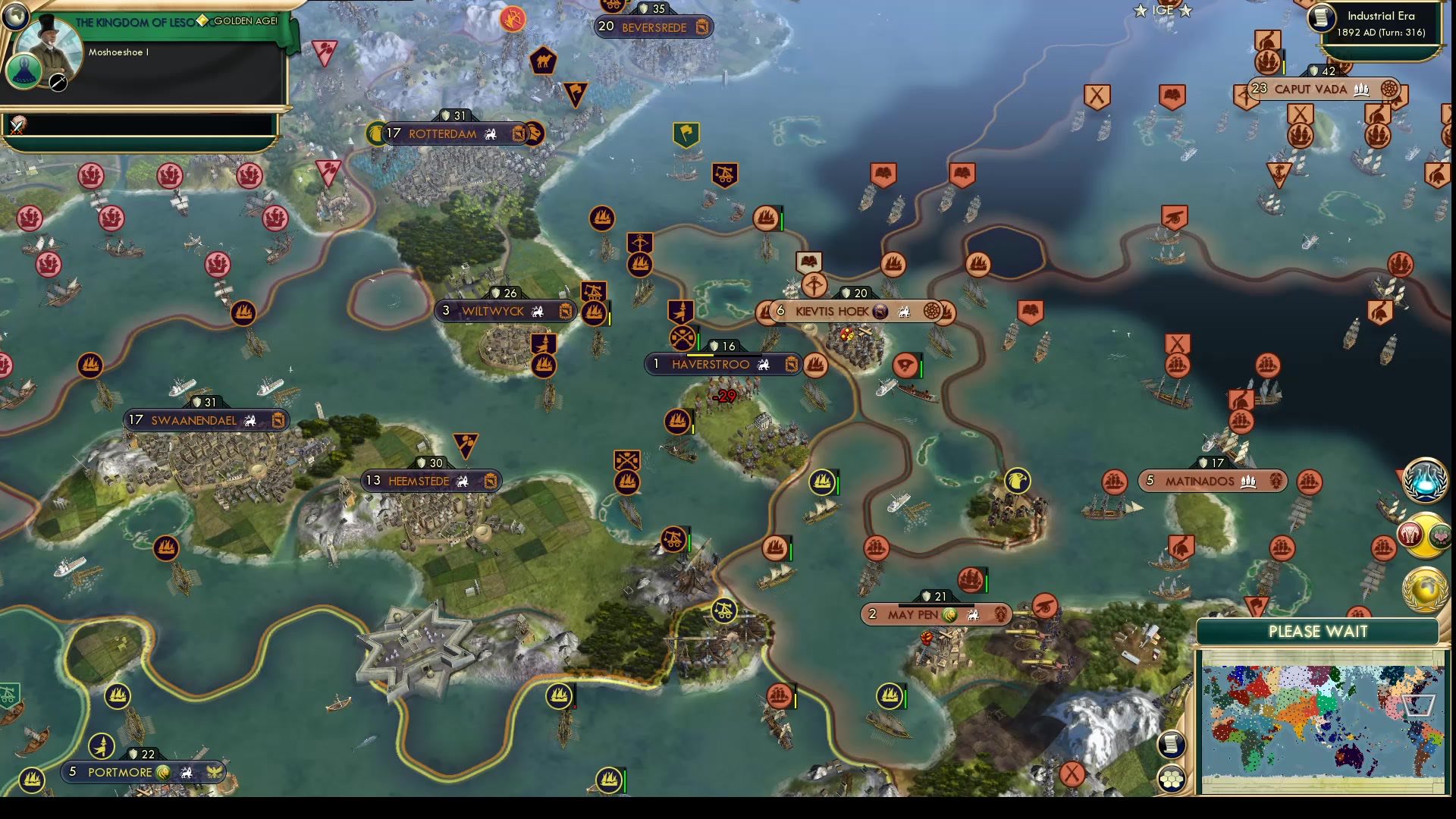
Task: Click the Matinados city banner
Action: pos(1212,480)
